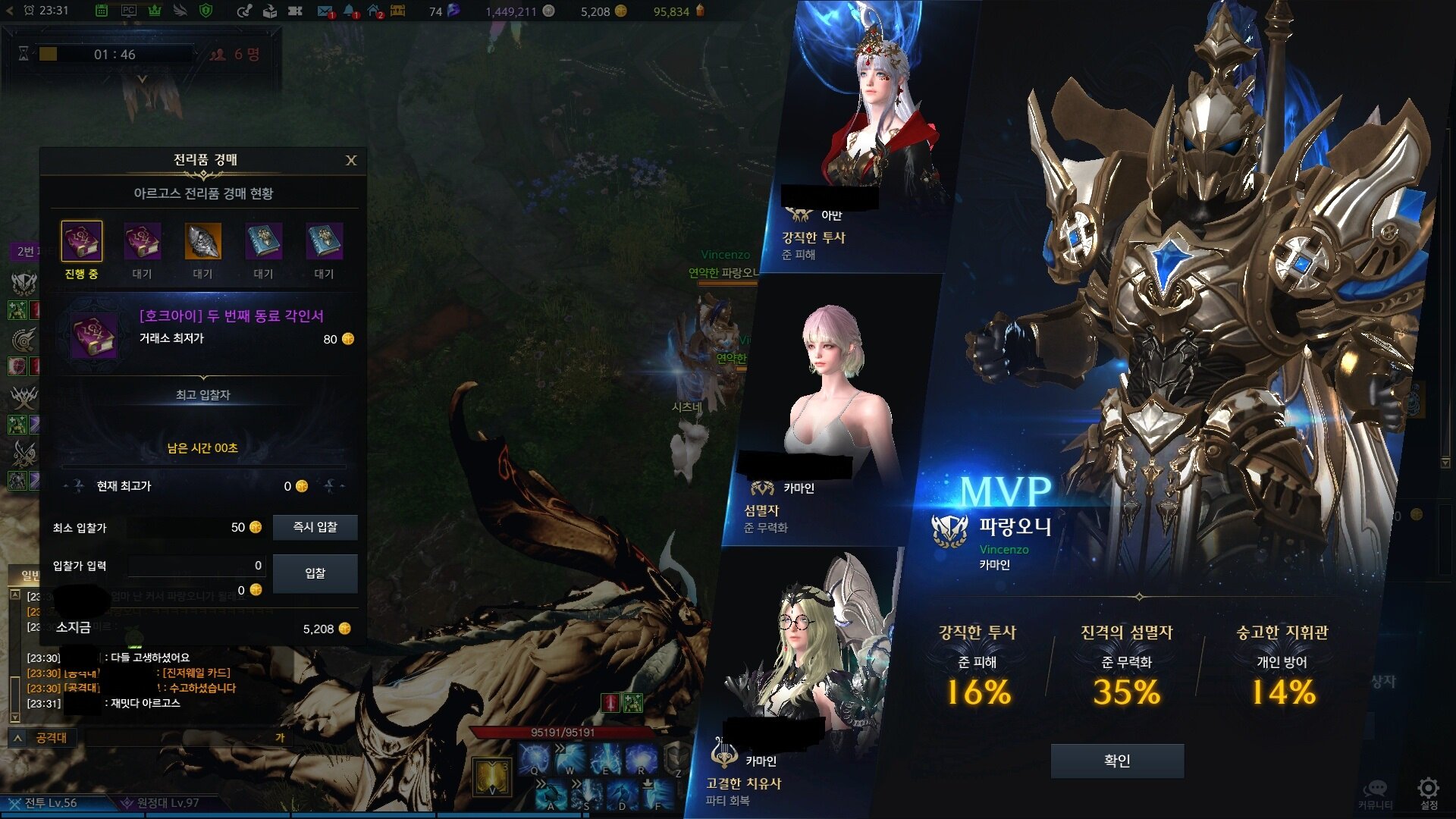Activate the R skill in hotbar
Screen dimensions: 1456x819
(x=641, y=758)
